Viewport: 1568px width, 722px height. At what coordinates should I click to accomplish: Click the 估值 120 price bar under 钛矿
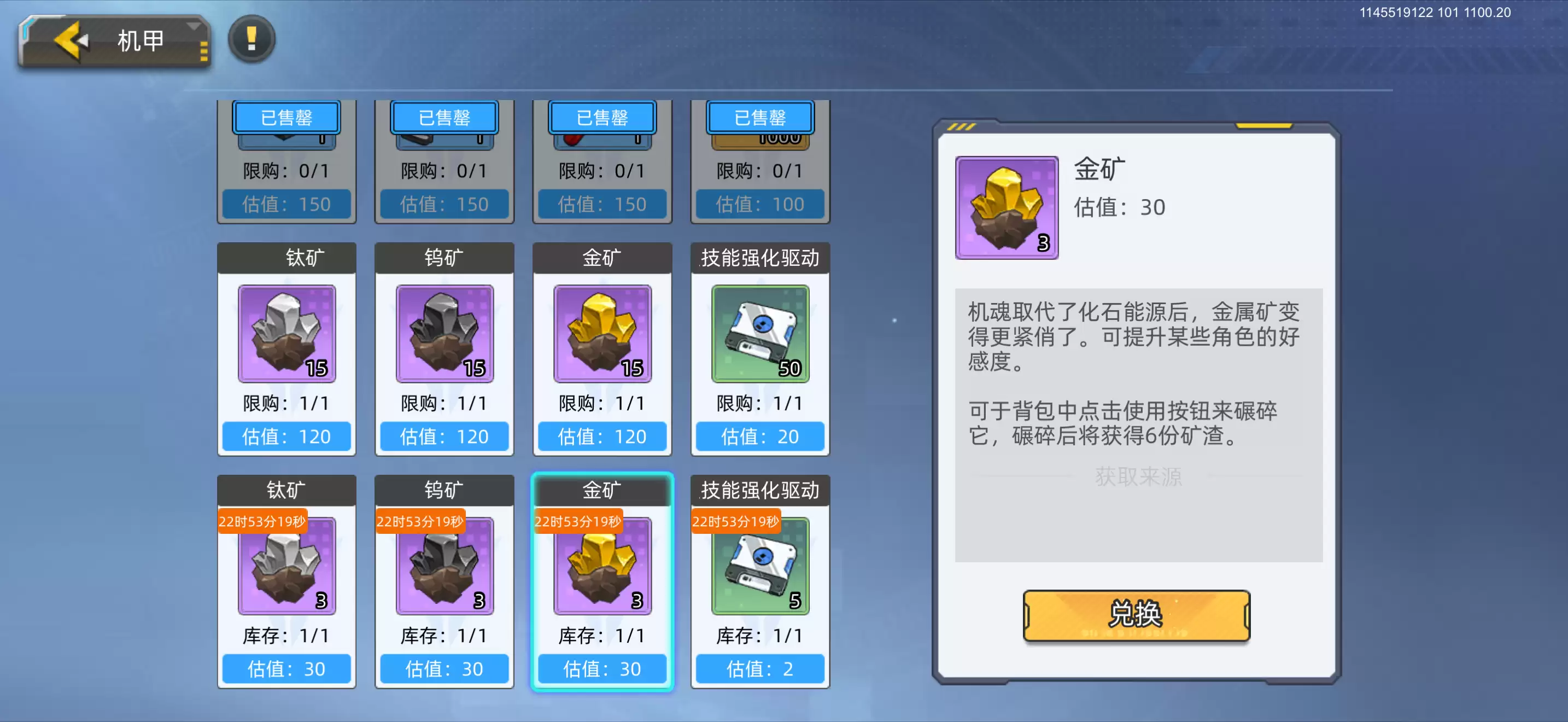(286, 436)
